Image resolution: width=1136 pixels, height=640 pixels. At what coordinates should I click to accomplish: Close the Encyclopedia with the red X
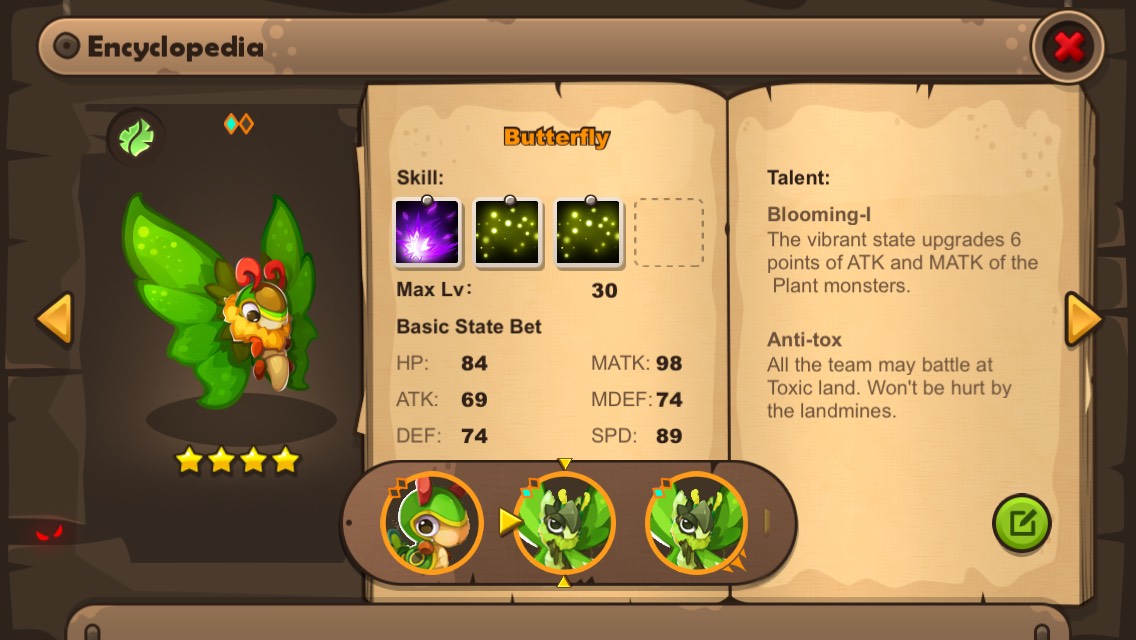tap(1068, 46)
